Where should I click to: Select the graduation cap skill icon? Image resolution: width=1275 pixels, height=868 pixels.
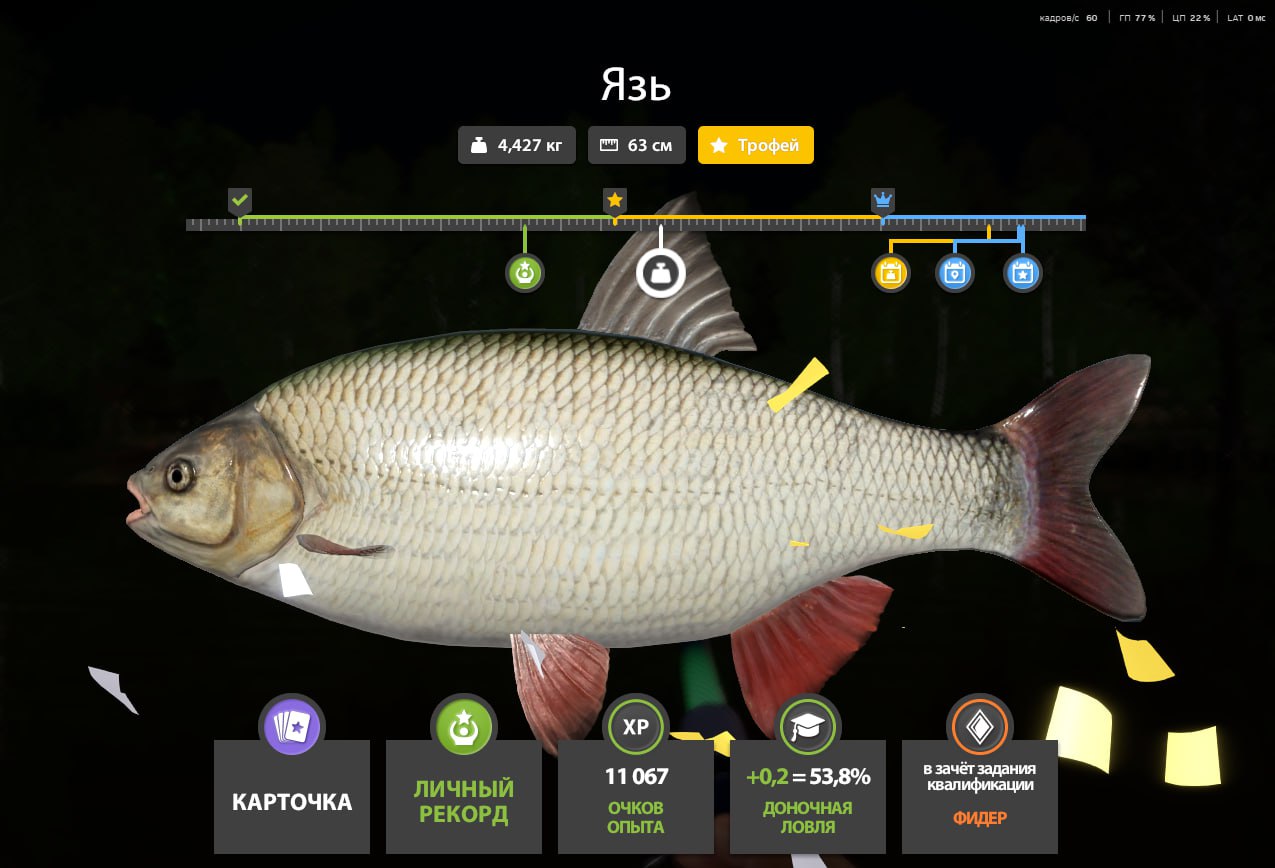click(807, 725)
